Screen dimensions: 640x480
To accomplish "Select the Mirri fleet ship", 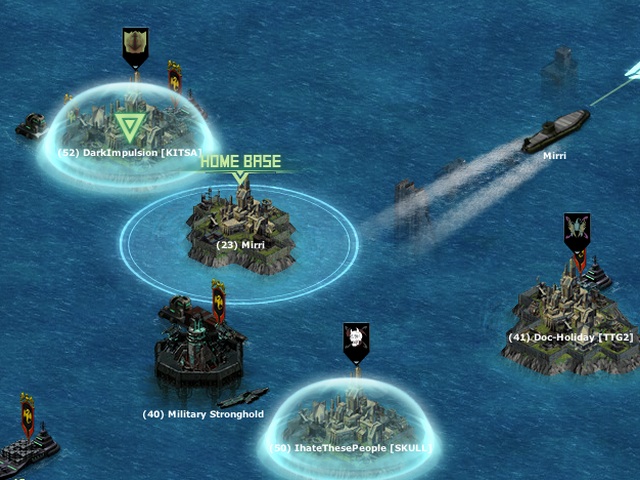I will tap(555, 131).
